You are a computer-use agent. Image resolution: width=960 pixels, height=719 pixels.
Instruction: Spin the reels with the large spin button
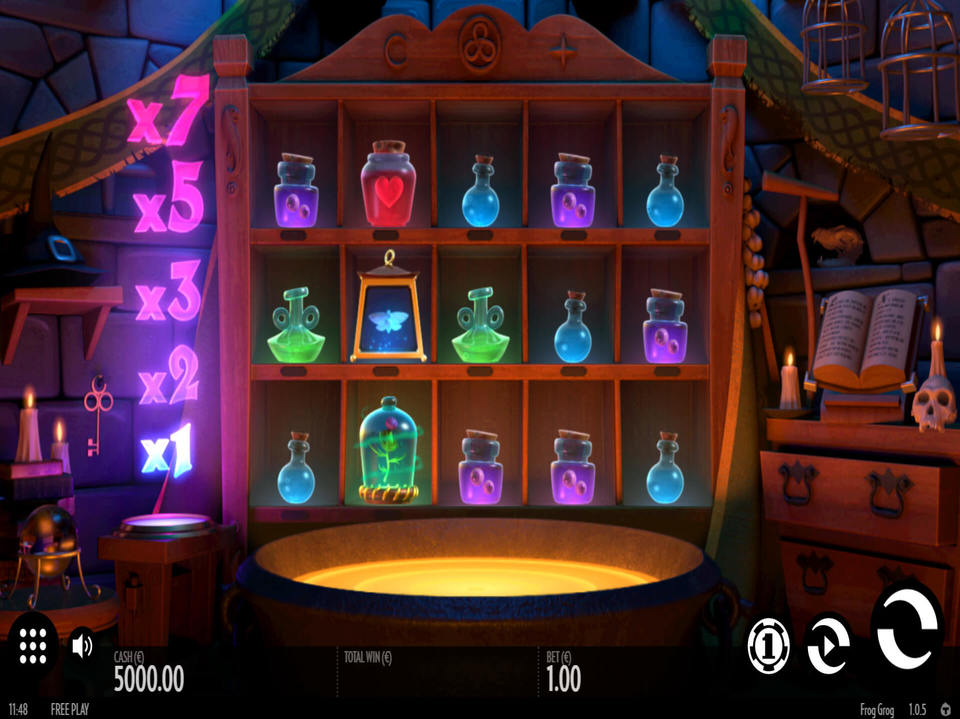[907, 627]
